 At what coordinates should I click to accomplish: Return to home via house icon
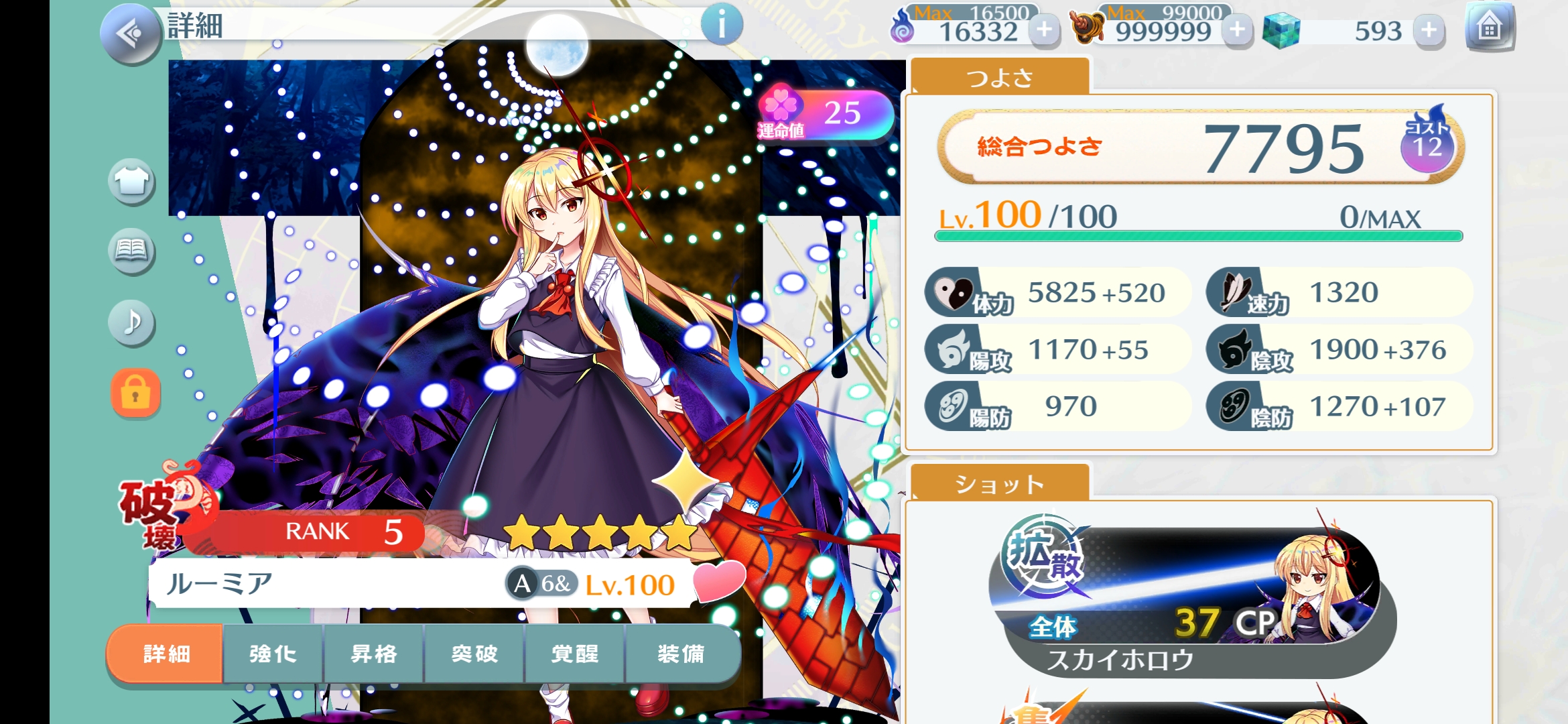(x=1489, y=28)
